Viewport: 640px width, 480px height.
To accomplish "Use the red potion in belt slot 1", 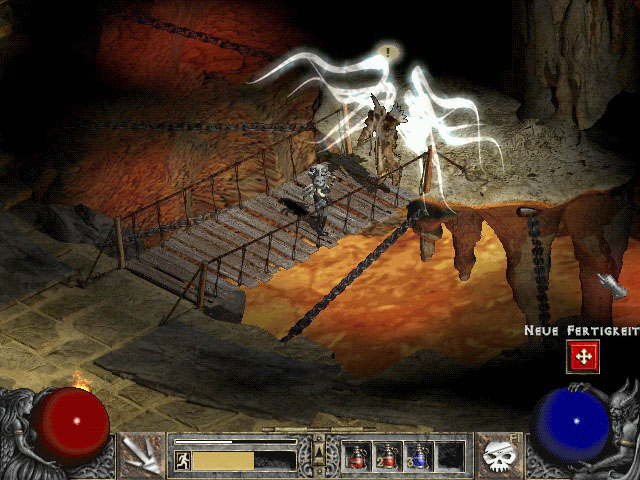I will click(x=358, y=455).
